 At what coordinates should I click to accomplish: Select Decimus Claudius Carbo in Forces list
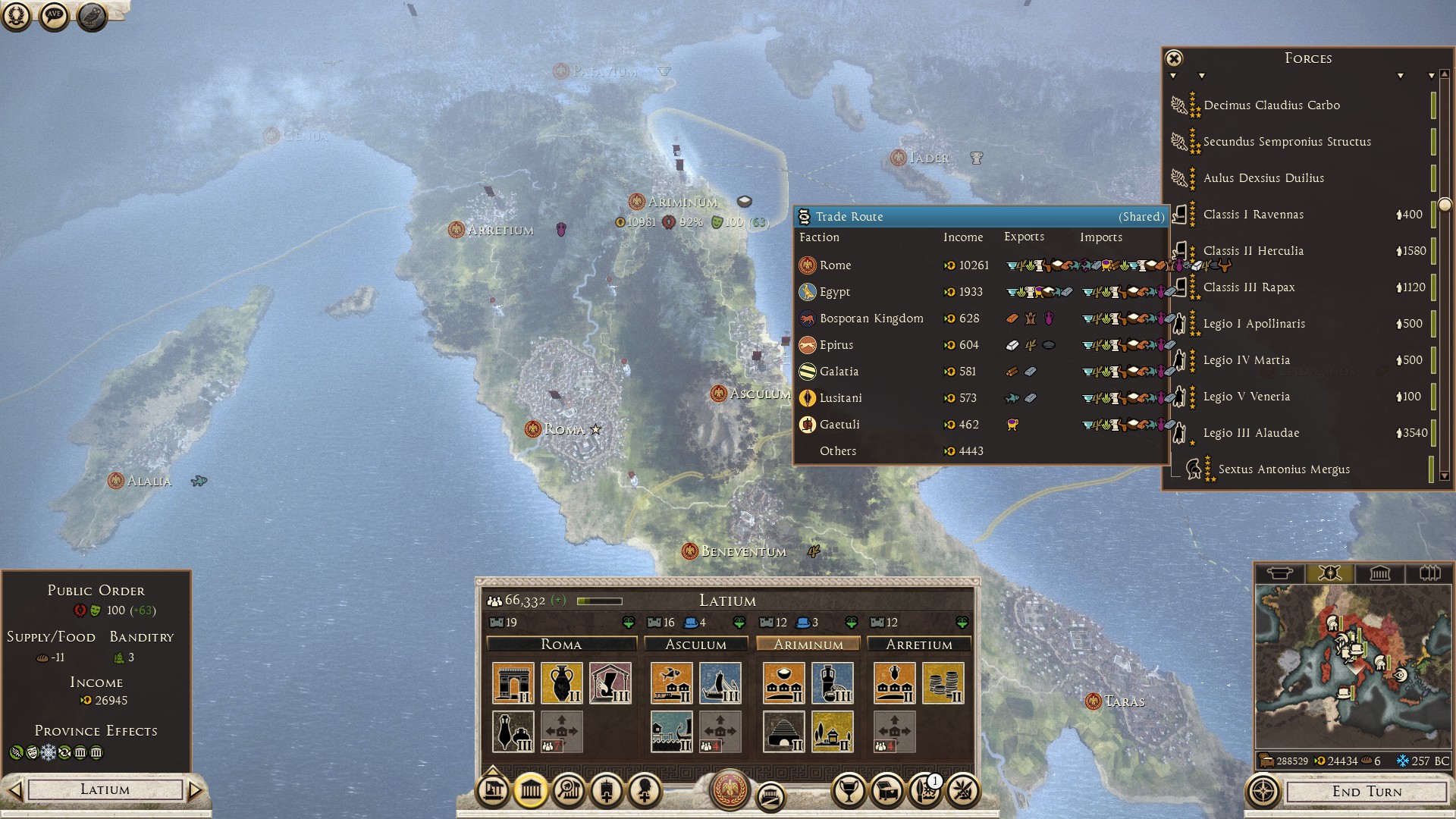(1271, 105)
